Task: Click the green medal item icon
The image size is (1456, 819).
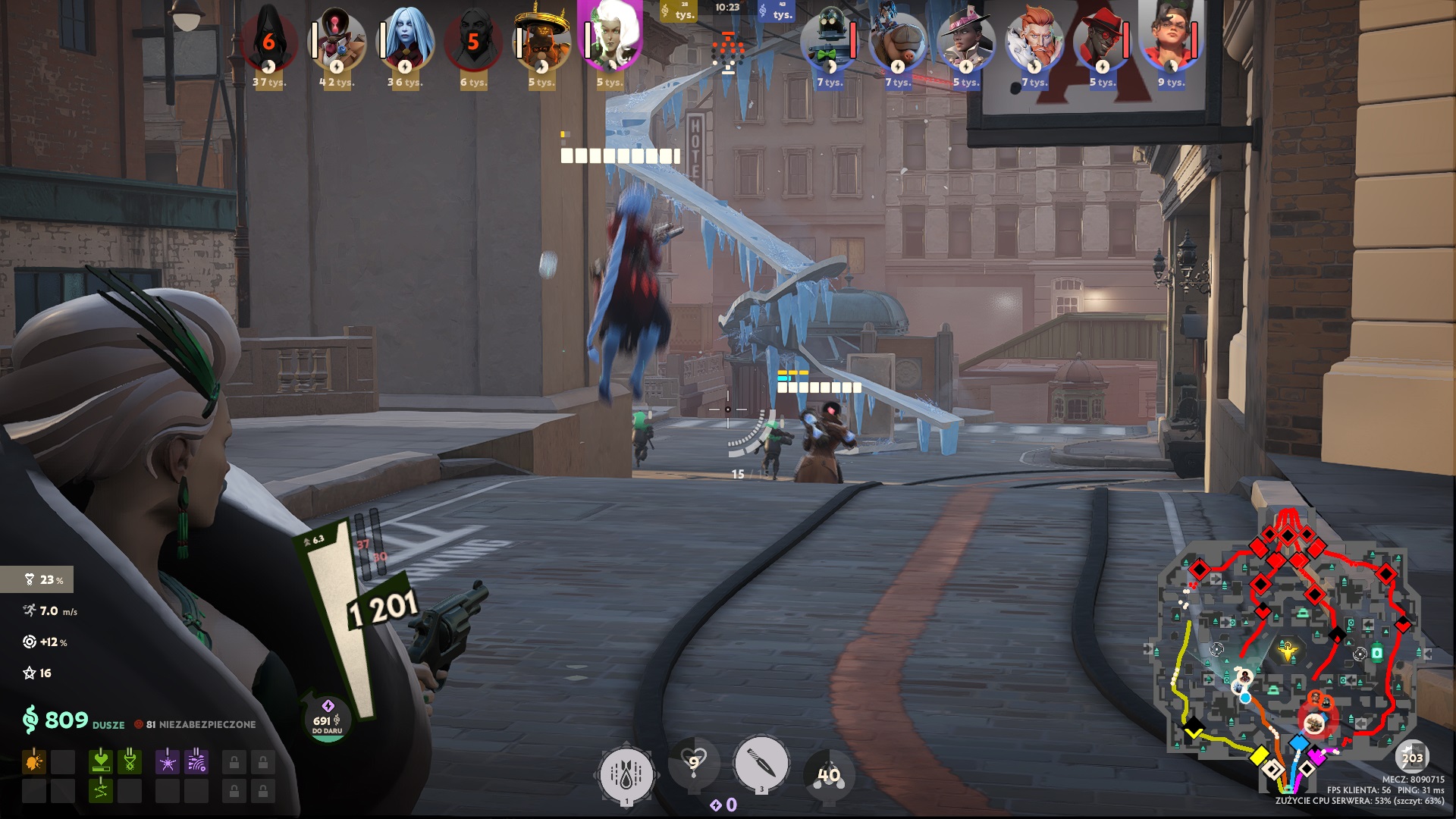Action: [129, 761]
